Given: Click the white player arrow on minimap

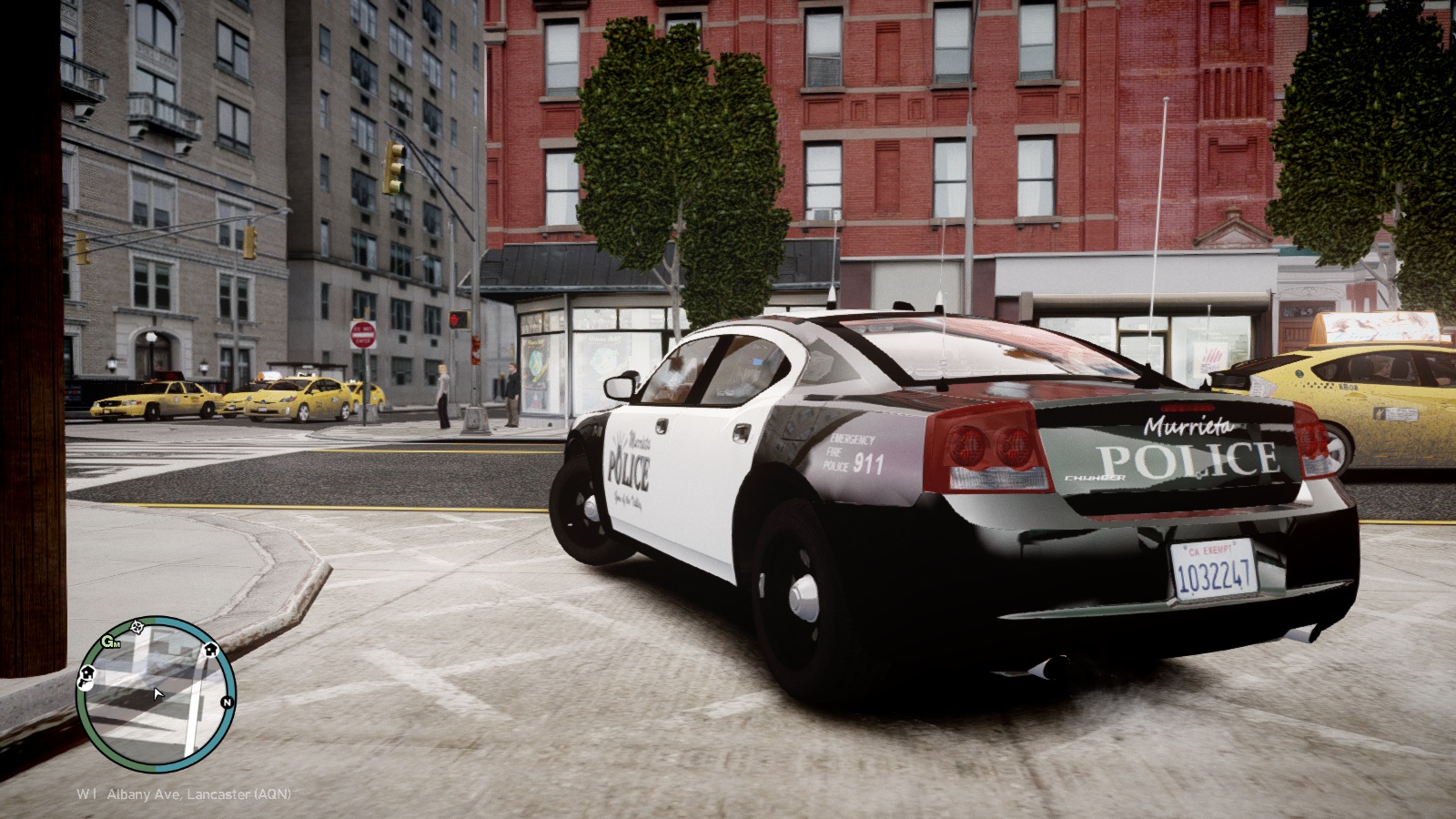Looking at the screenshot, I should pos(158,694).
